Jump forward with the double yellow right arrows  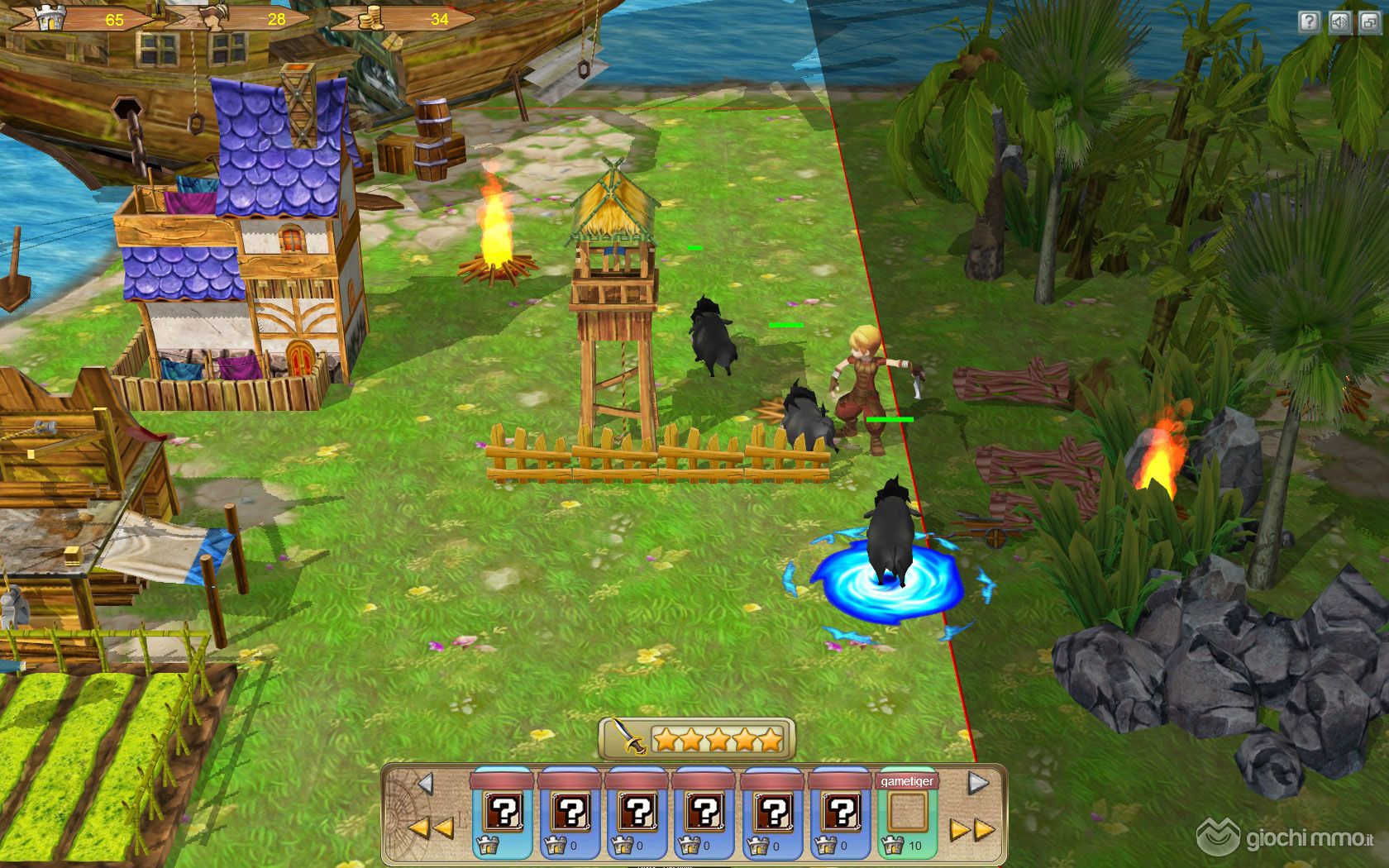[971, 829]
